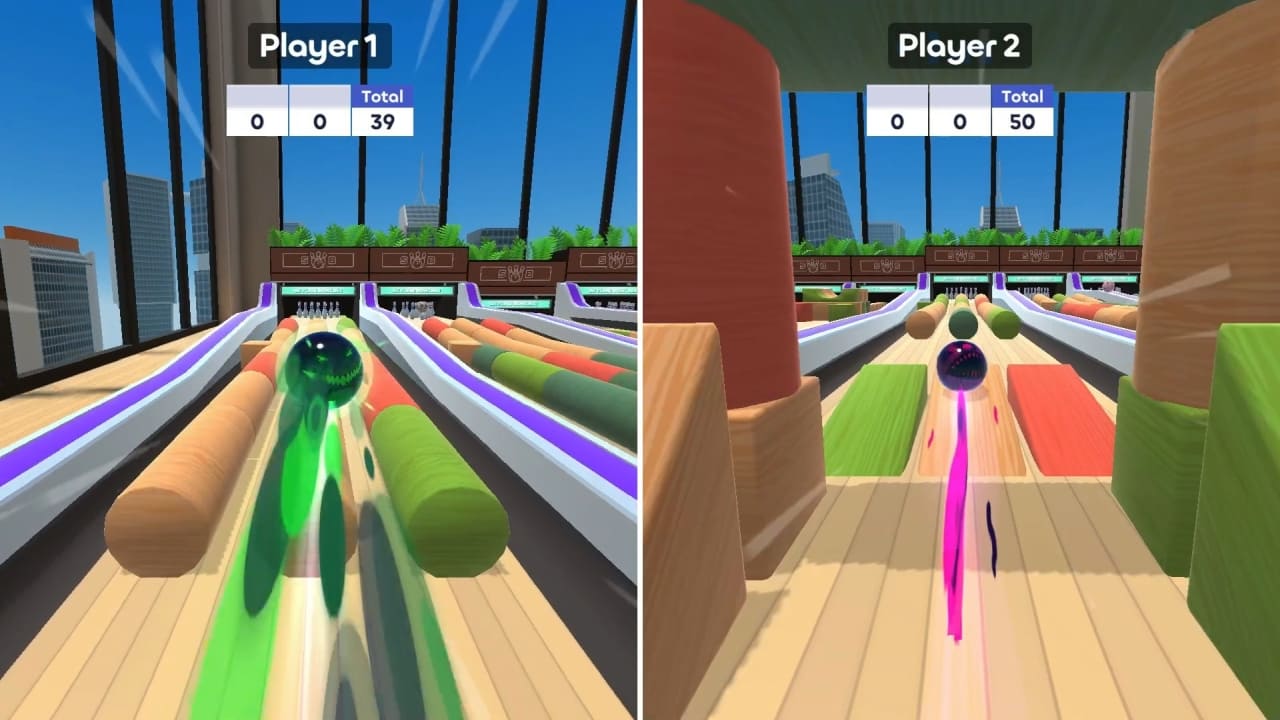Image resolution: width=1280 pixels, height=720 pixels.
Task: Click Player 2's Total showing 50
Action: [1020, 124]
